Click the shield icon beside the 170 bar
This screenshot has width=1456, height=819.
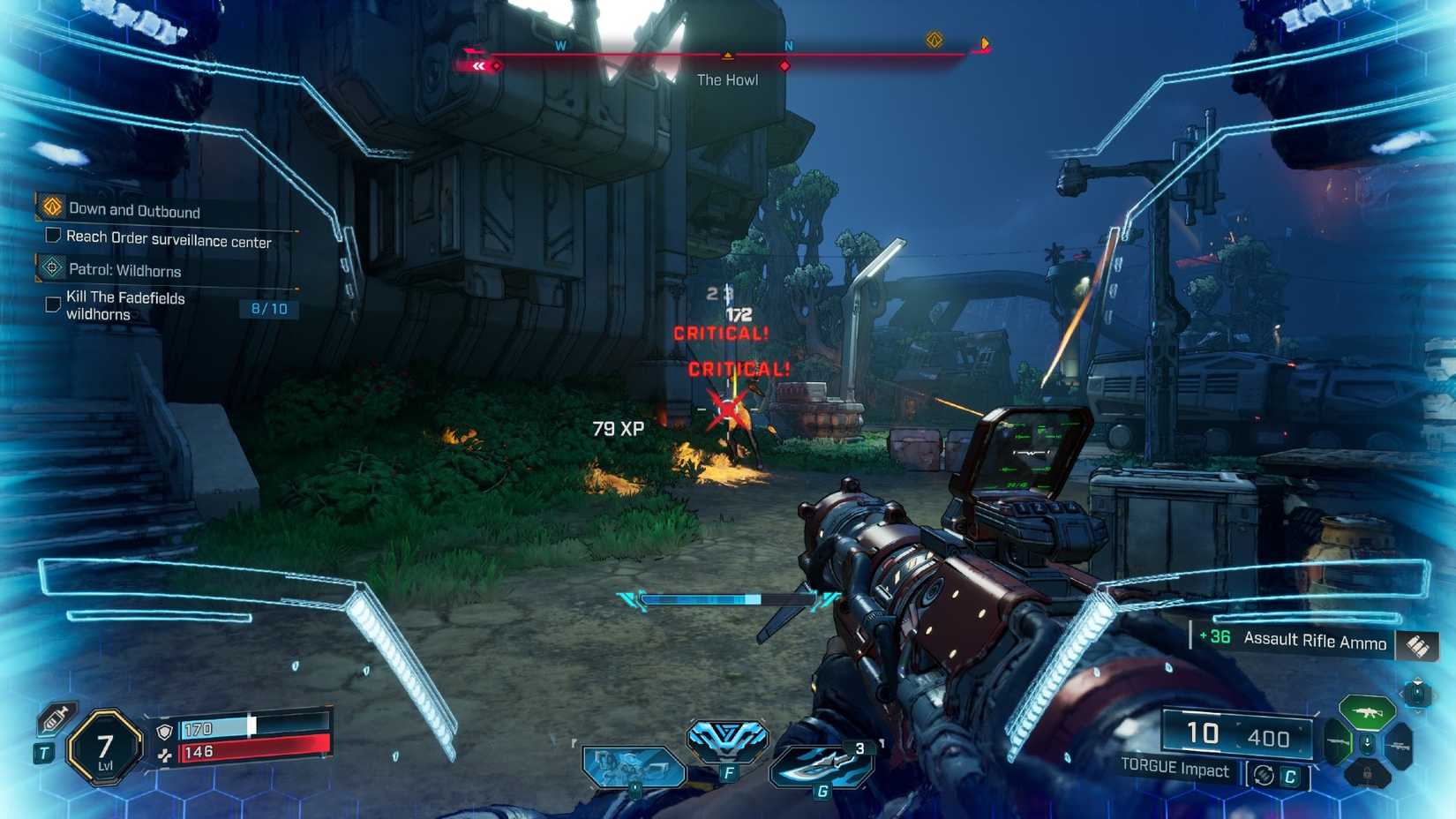coord(163,733)
